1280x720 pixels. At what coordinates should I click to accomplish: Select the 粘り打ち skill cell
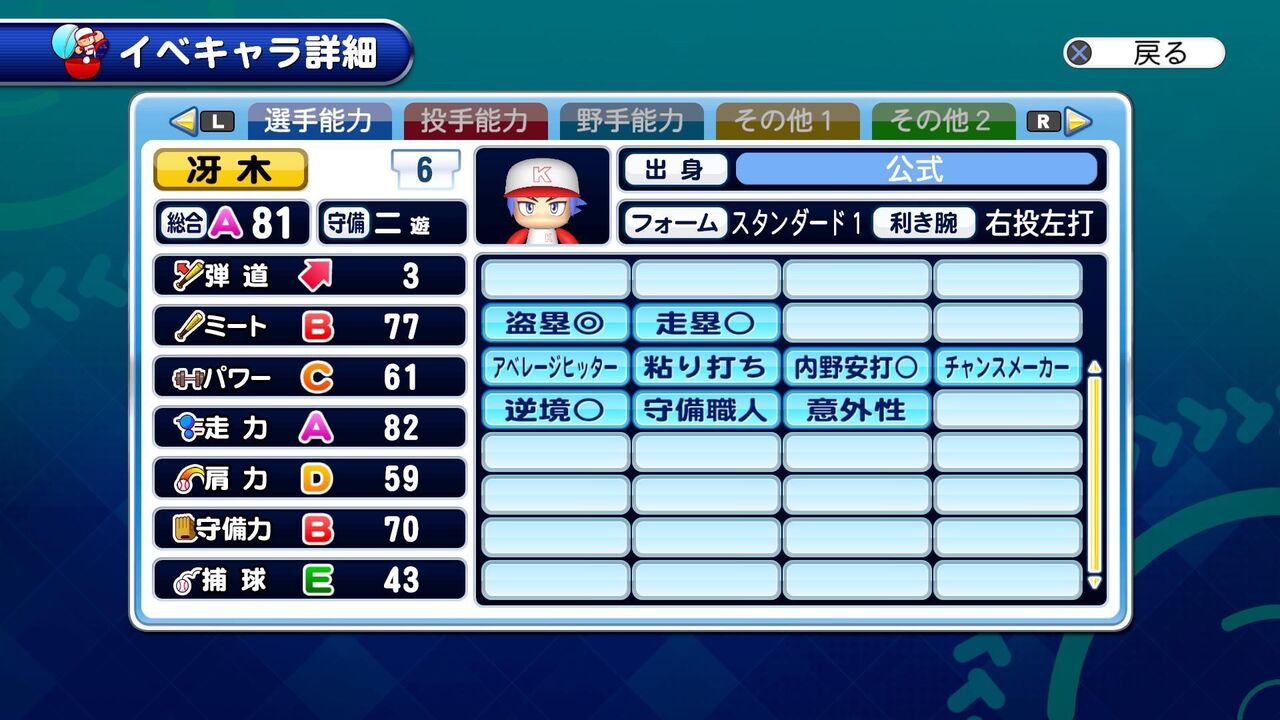click(706, 367)
